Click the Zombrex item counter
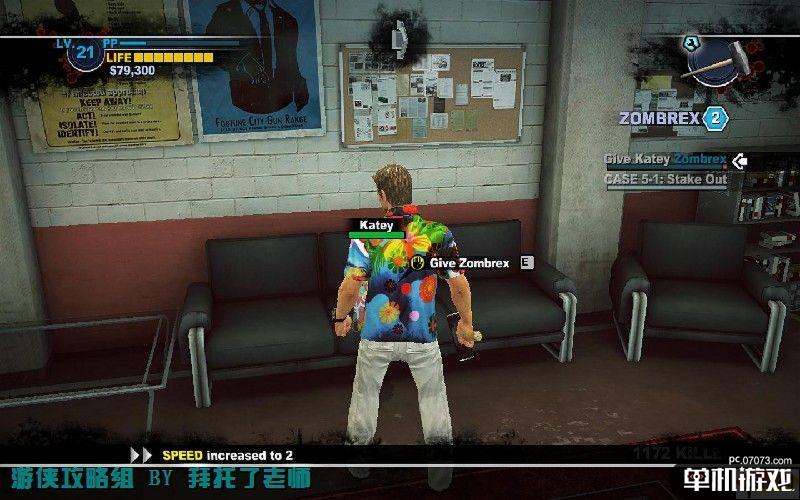This screenshot has width=800, height=500. [x=714, y=118]
